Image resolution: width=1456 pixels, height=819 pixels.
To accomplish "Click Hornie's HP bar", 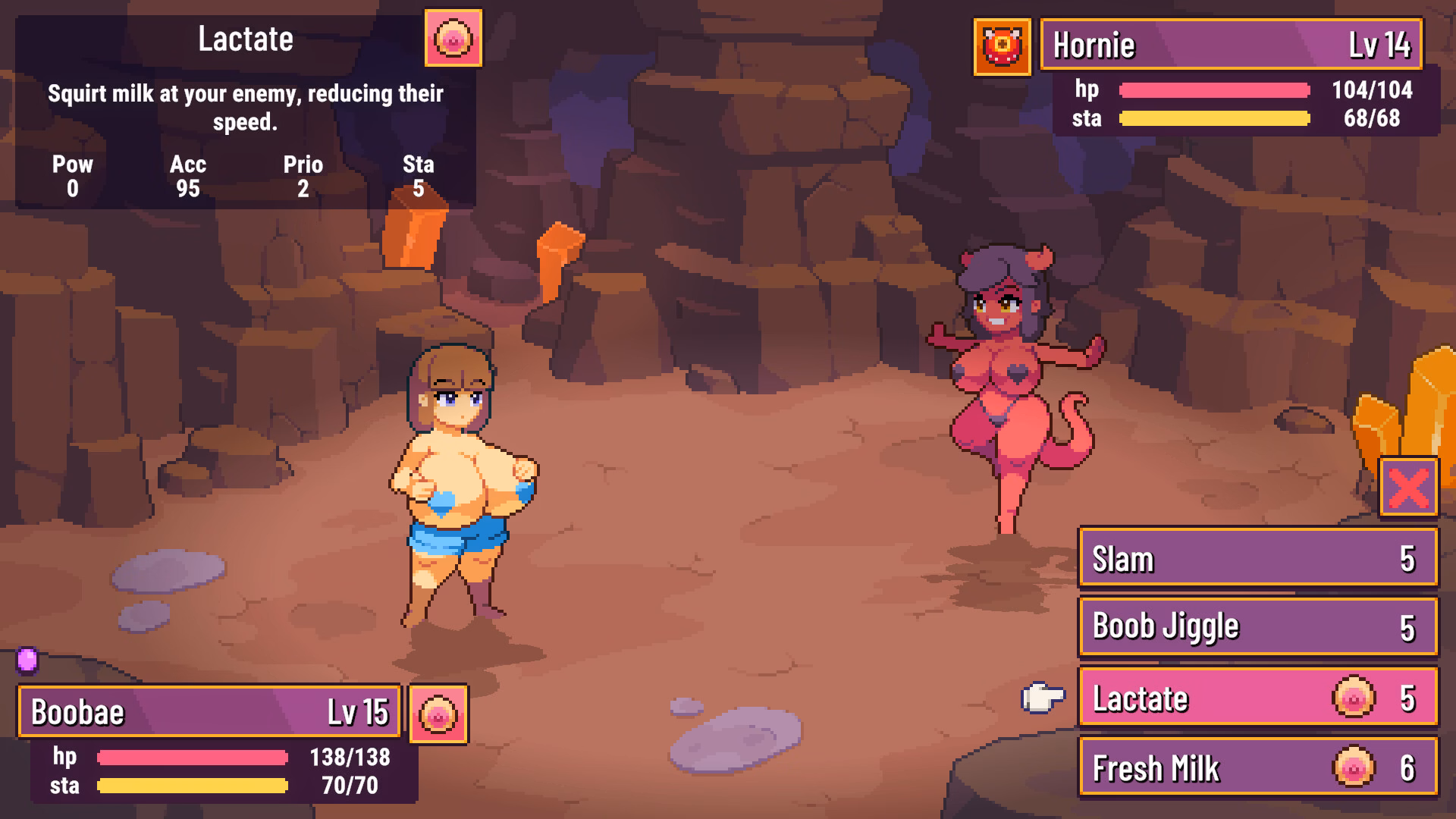I will (1213, 90).
